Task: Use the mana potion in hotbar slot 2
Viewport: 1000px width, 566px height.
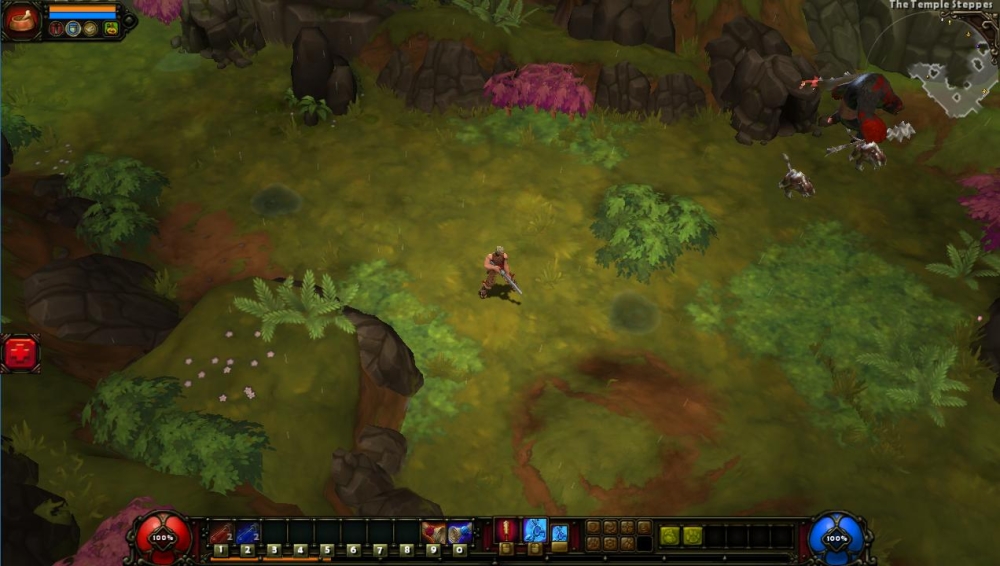Action: click(x=247, y=532)
